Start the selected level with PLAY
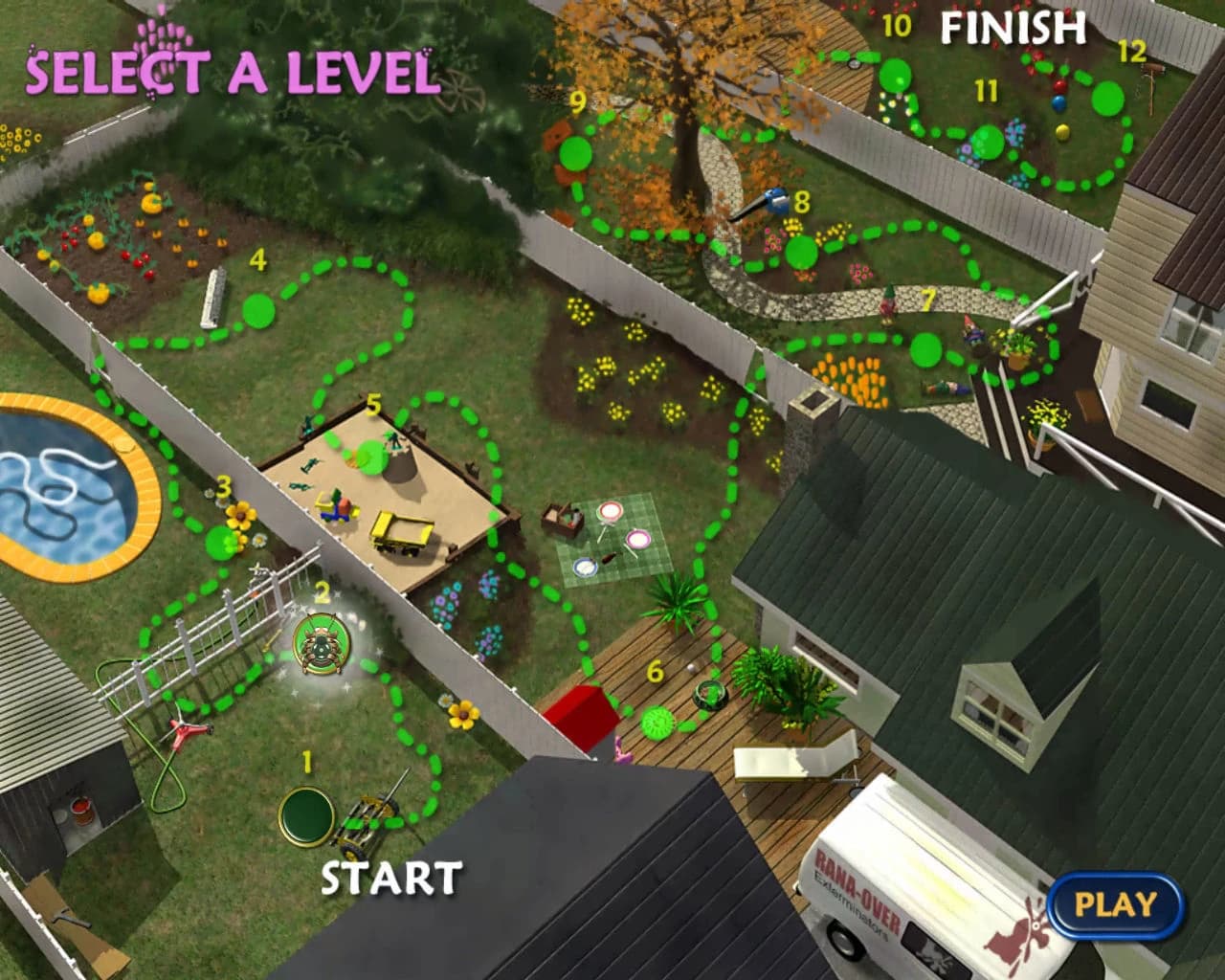1225x980 pixels. click(1115, 904)
